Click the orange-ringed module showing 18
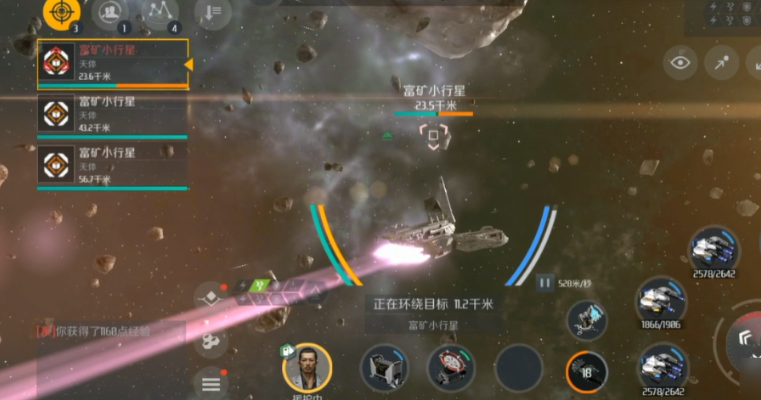The width and height of the screenshot is (761, 400). click(x=586, y=371)
